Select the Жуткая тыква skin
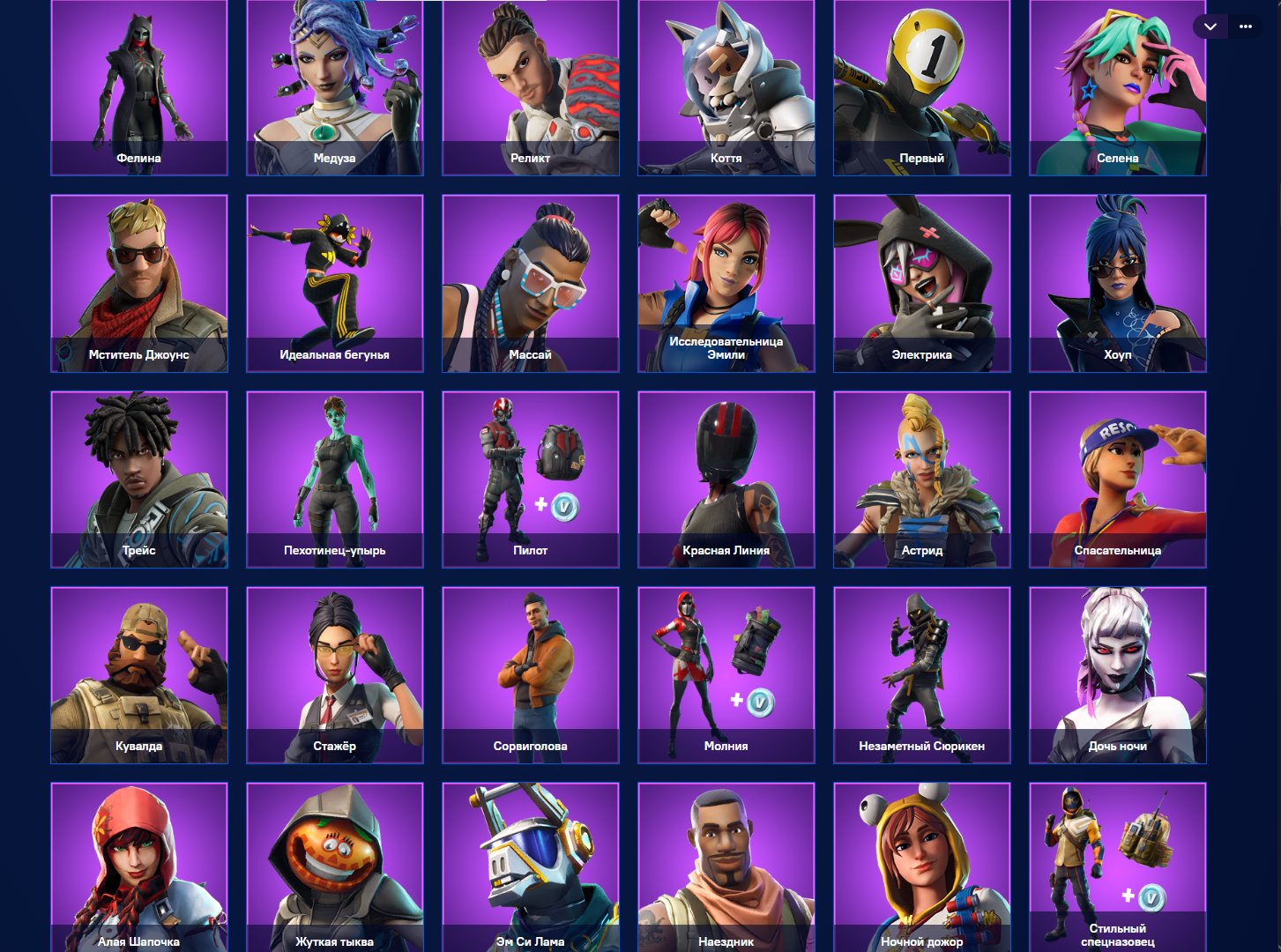1281x952 pixels. click(x=334, y=864)
